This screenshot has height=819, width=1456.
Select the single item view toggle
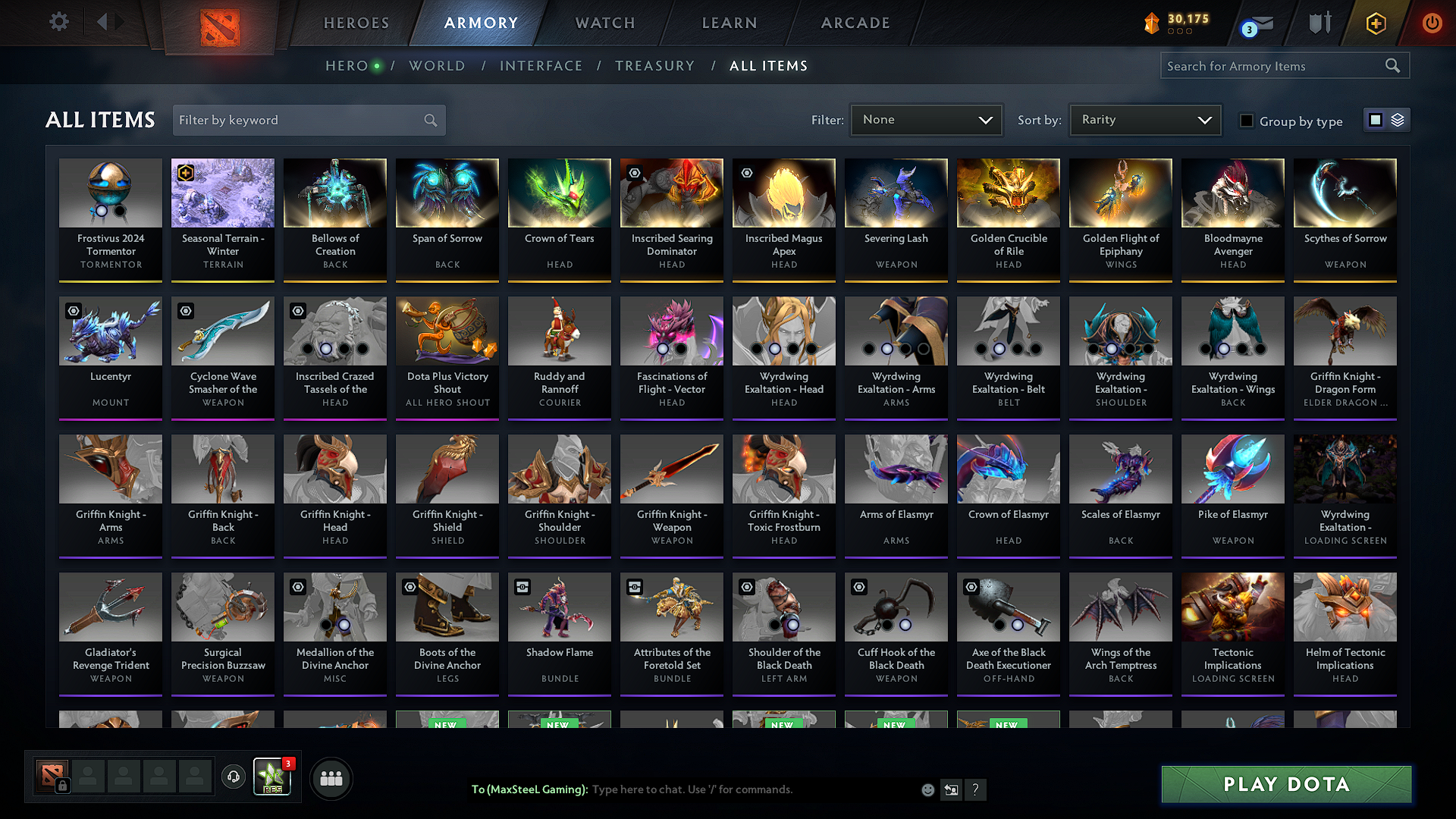tap(1376, 120)
